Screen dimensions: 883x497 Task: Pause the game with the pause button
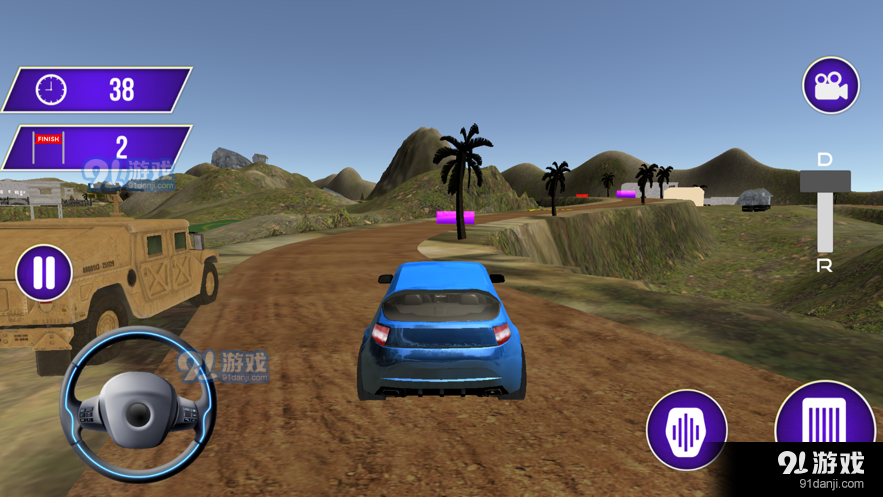pos(44,273)
